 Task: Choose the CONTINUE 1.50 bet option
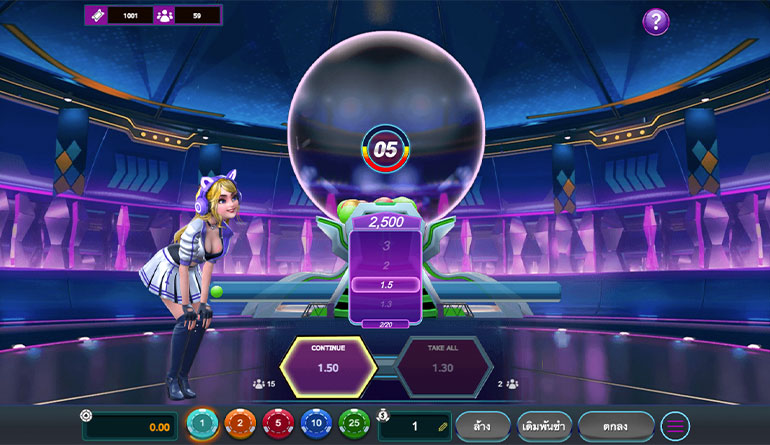pyautogui.click(x=327, y=366)
